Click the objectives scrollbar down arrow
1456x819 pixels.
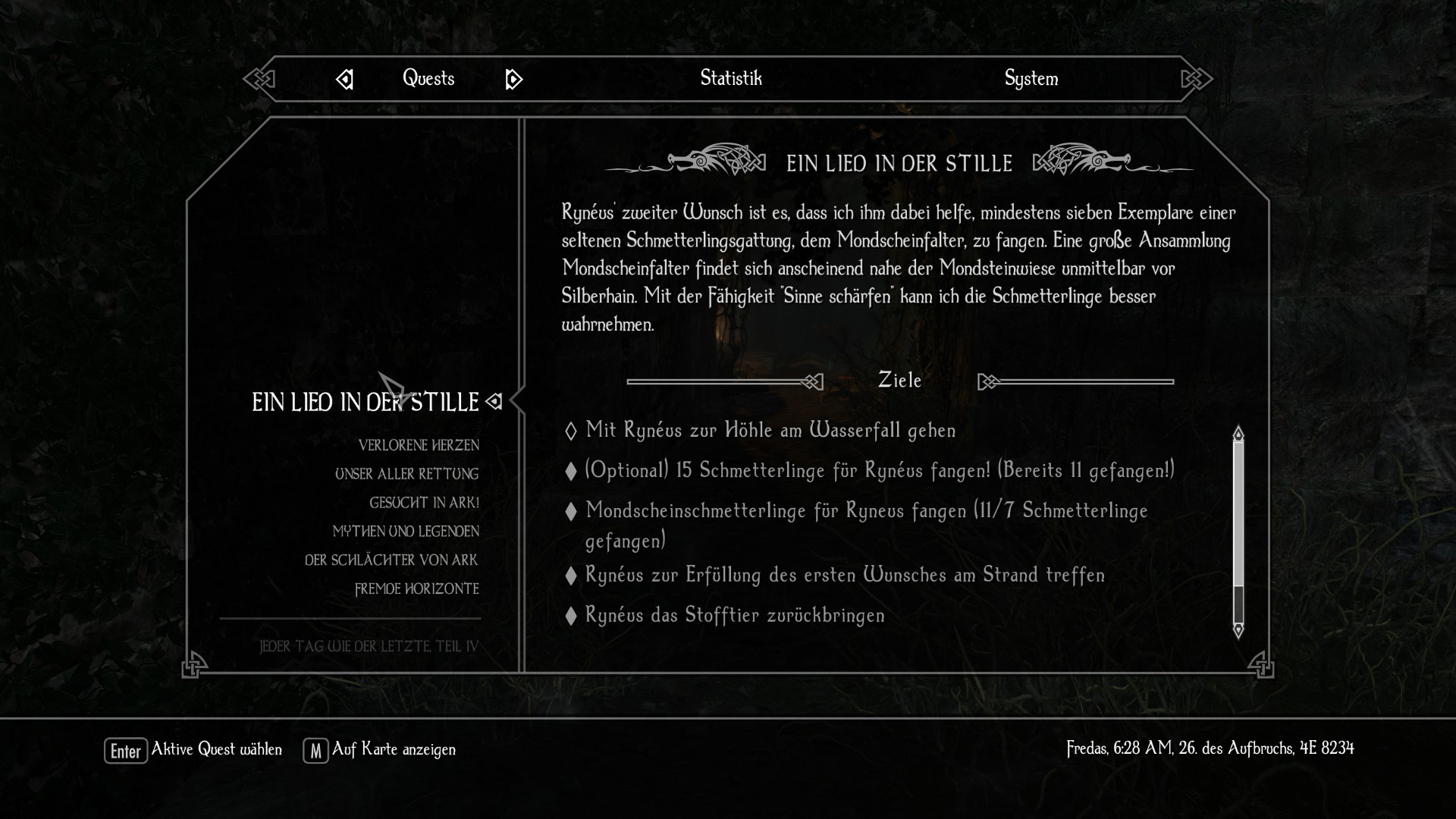click(1238, 630)
